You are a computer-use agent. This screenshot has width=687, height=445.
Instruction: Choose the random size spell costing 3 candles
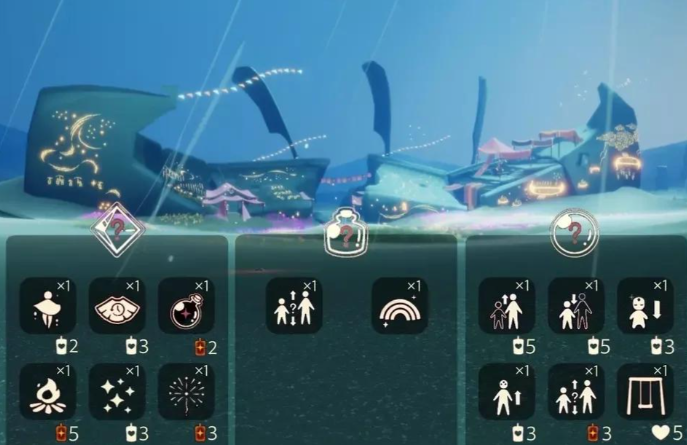click(576, 391)
